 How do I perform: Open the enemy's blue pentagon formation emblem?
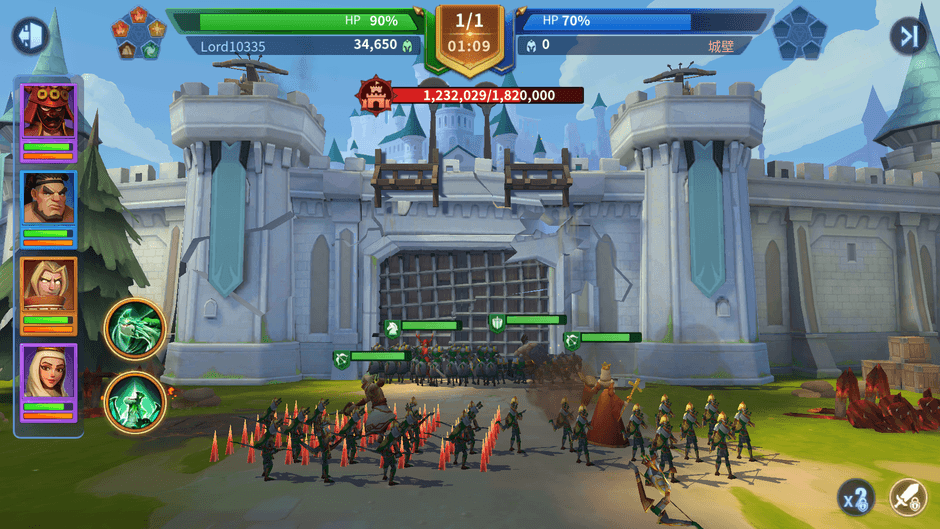800,34
